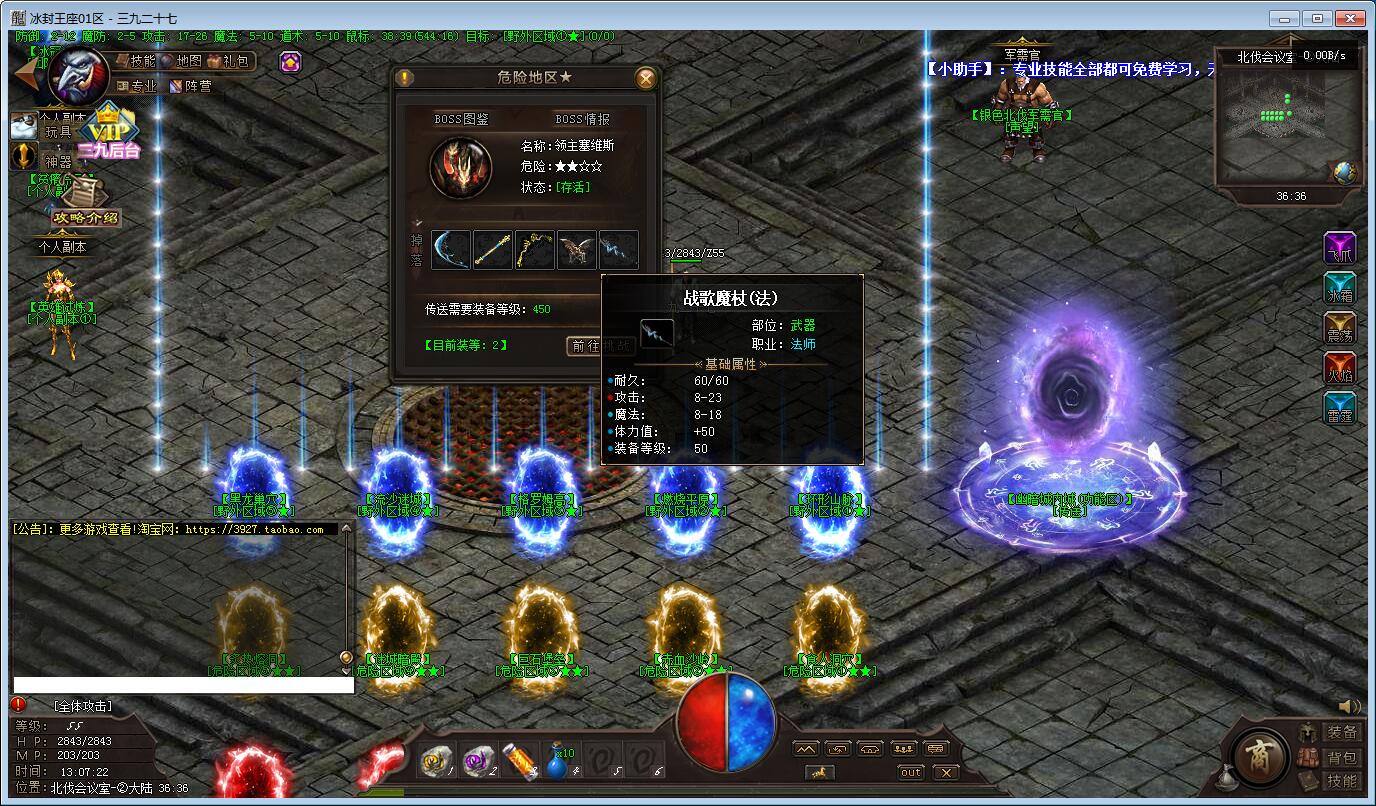The width and height of the screenshot is (1376, 806).
Task: Activate the 雷霆 thunder skill
Action: point(1340,409)
